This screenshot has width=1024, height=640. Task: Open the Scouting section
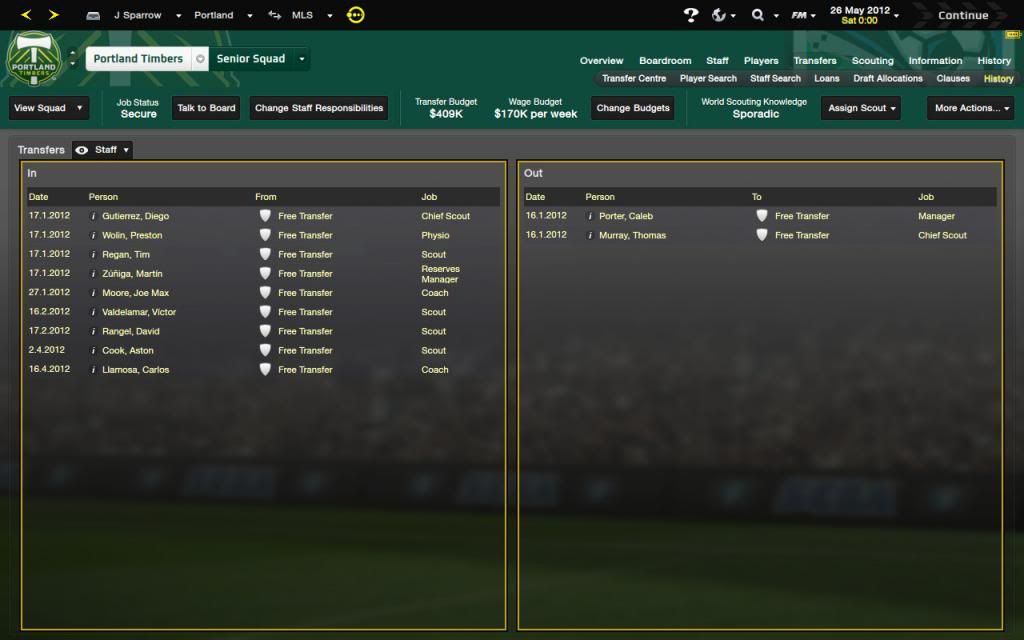point(872,61)
